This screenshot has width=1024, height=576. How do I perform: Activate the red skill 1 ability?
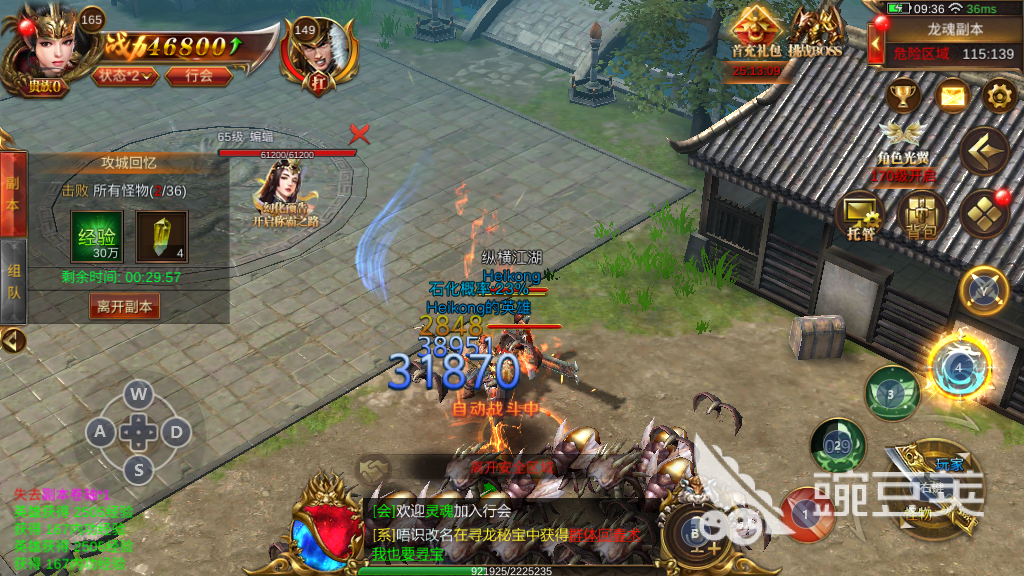pyautogui.click(x=807, y=511)
